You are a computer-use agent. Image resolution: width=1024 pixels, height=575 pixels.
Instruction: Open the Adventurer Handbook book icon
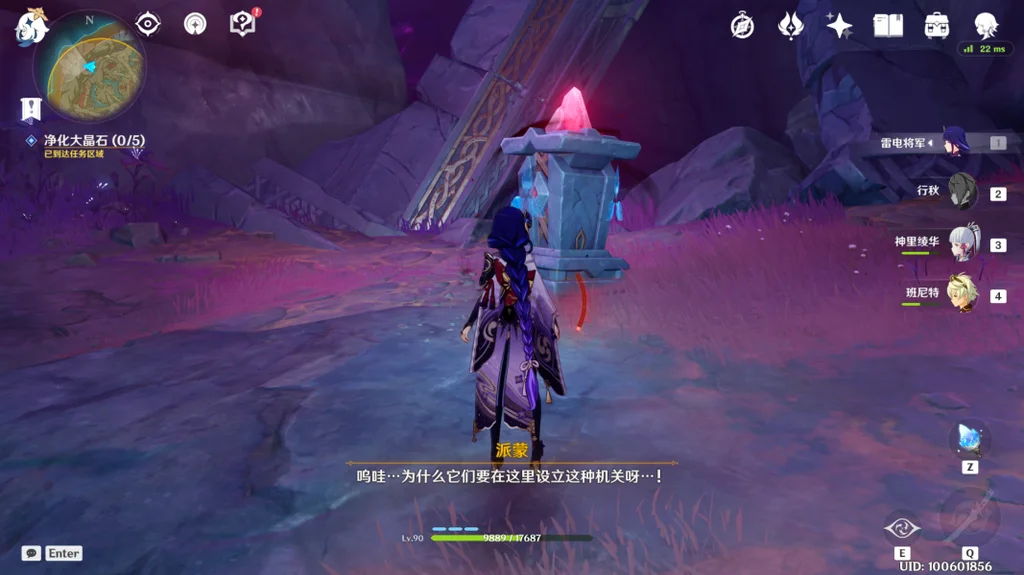click(x=888, y=26)
